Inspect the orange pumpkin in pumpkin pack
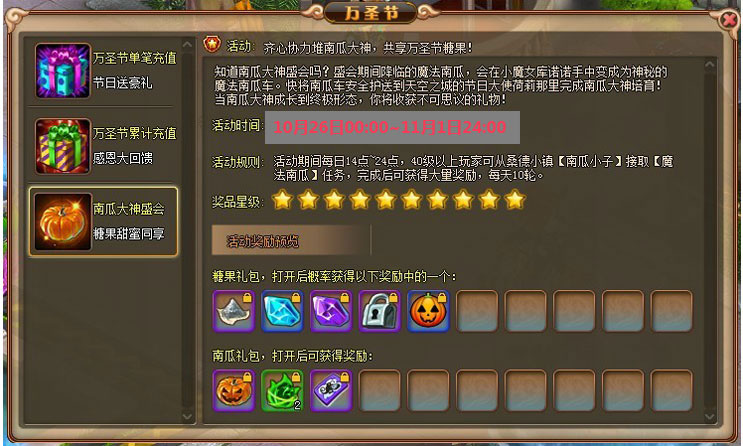Image resolution: width=743 pixels, height=446 pixels. [233, 390]
